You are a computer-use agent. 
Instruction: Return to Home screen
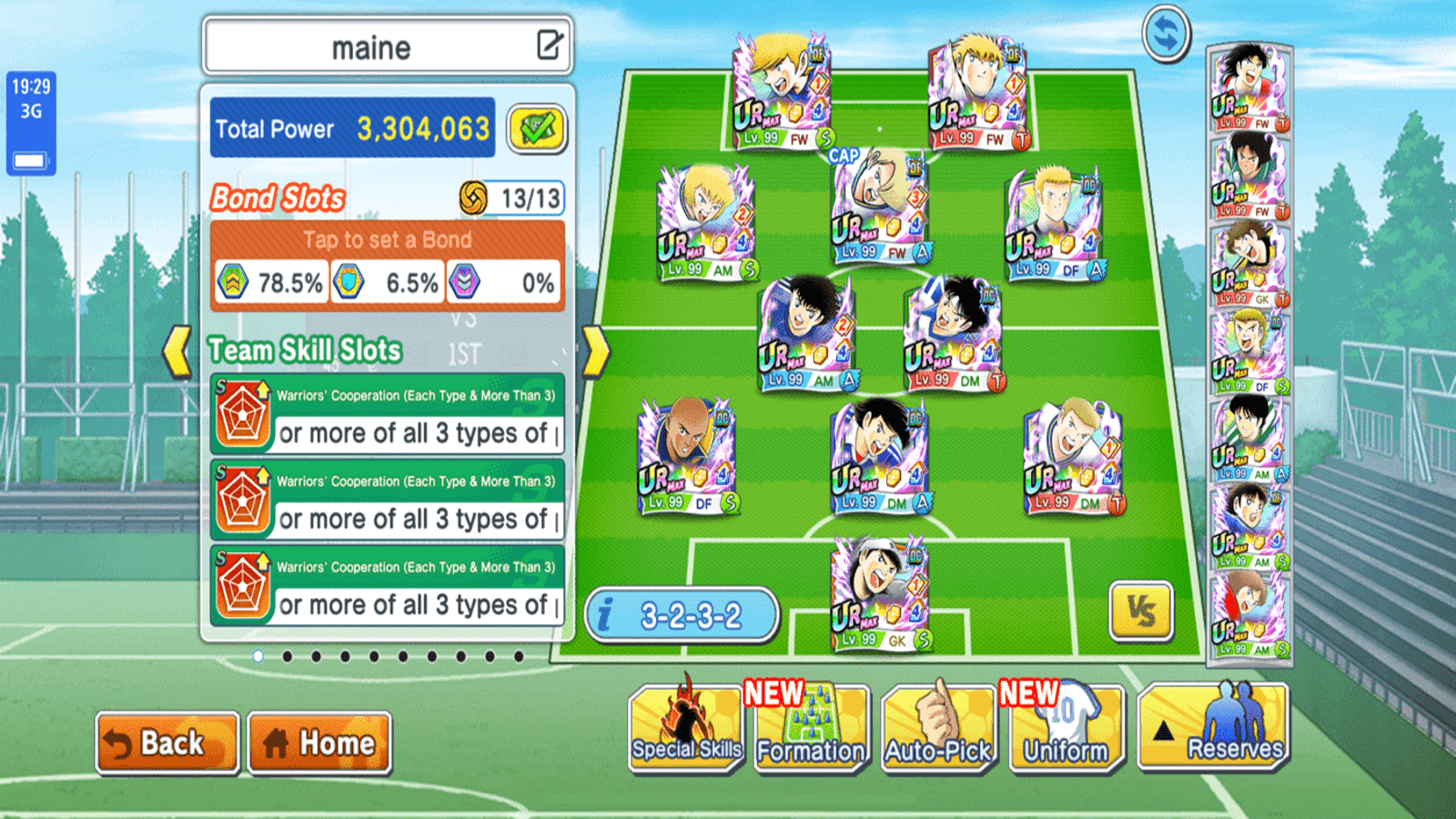pos(319,743)
